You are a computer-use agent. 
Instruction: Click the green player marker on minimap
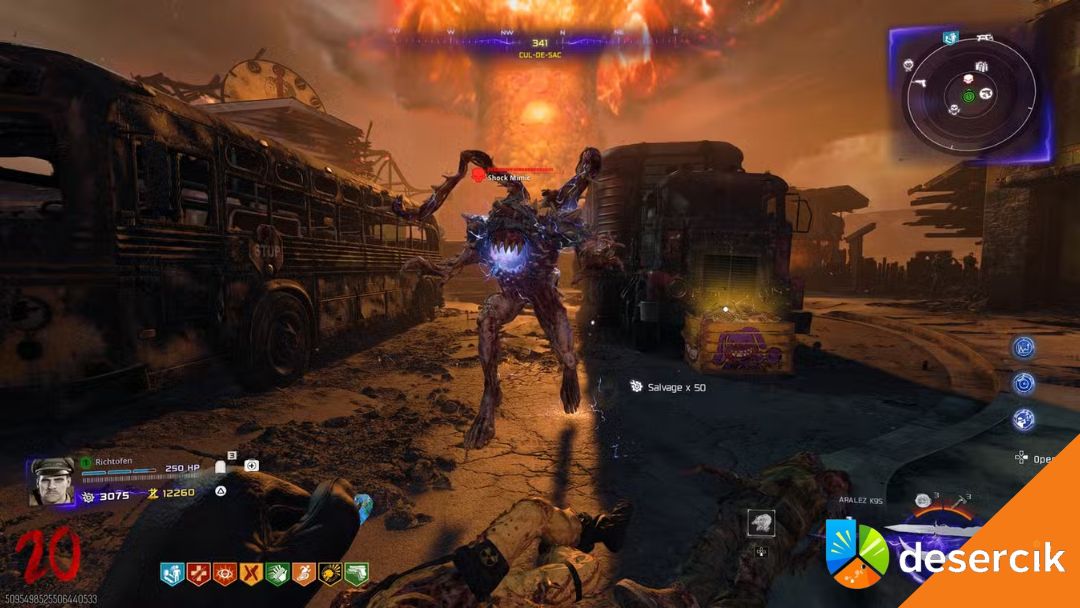[968, 96]
